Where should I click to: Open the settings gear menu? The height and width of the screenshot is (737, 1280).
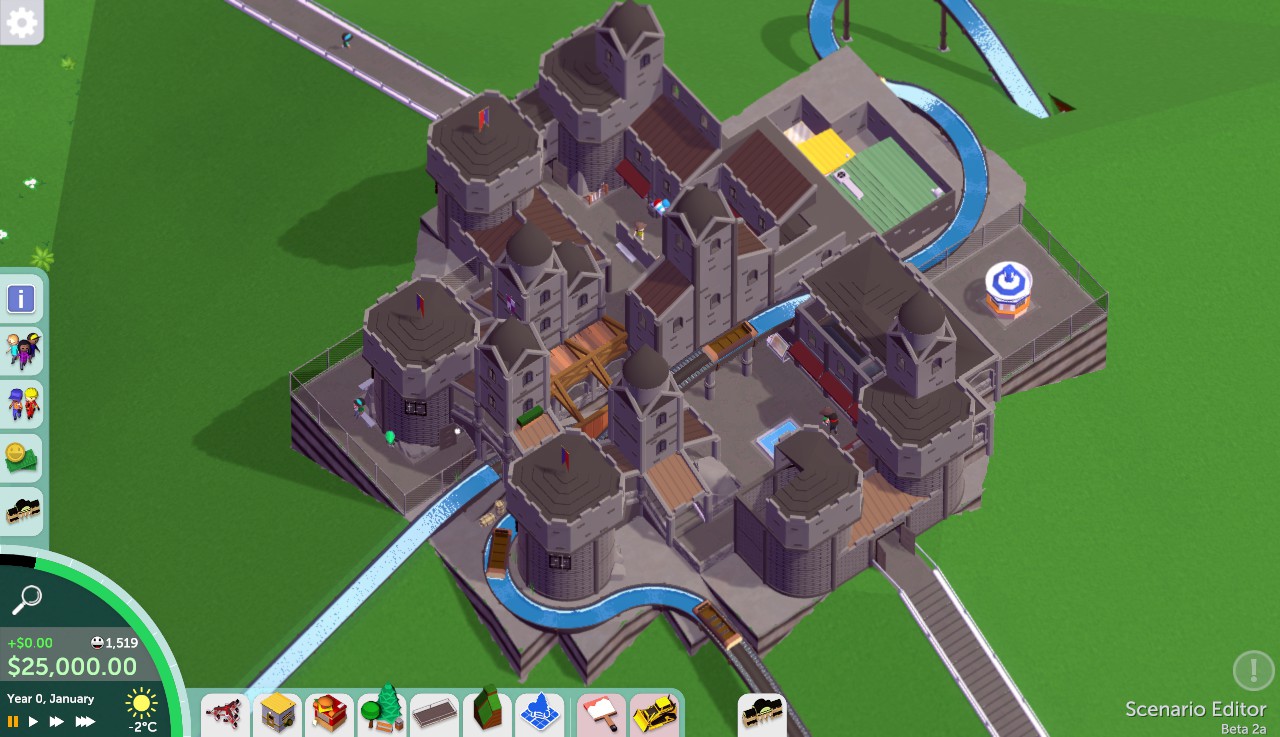click(21, 22)
